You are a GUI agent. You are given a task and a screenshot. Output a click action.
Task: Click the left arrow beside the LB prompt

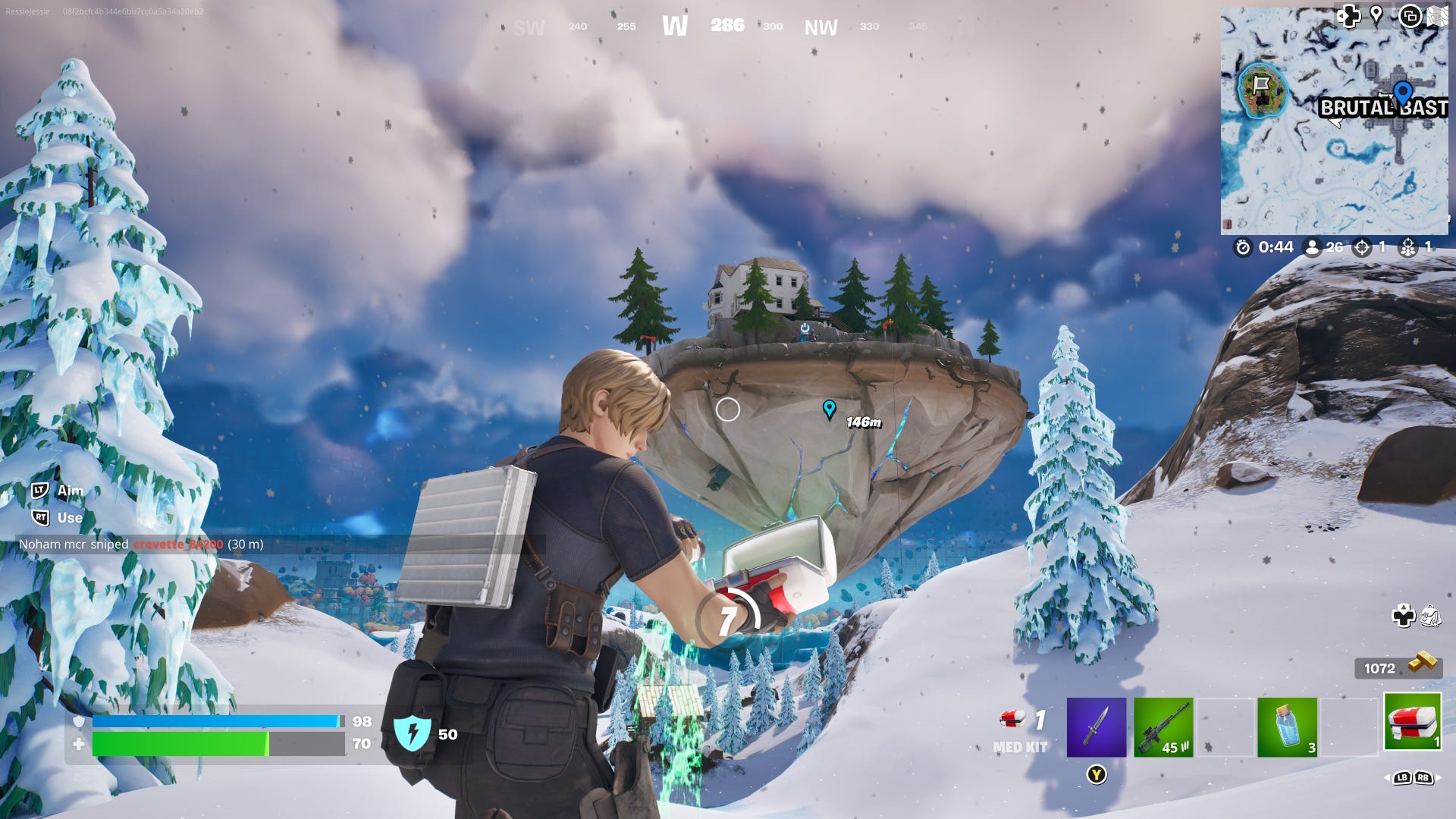tap(1386, 778)
